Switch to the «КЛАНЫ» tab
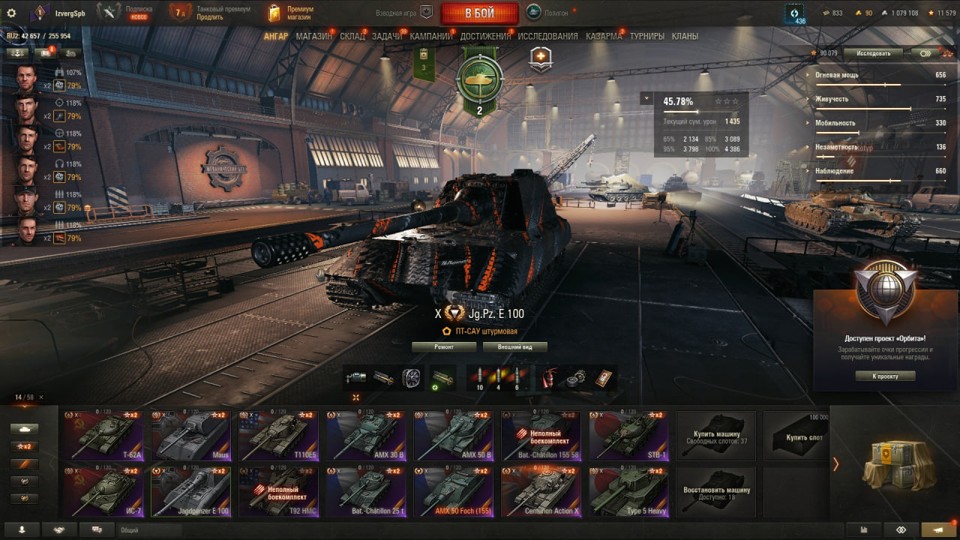960x540 pixels. pos(685,36)
